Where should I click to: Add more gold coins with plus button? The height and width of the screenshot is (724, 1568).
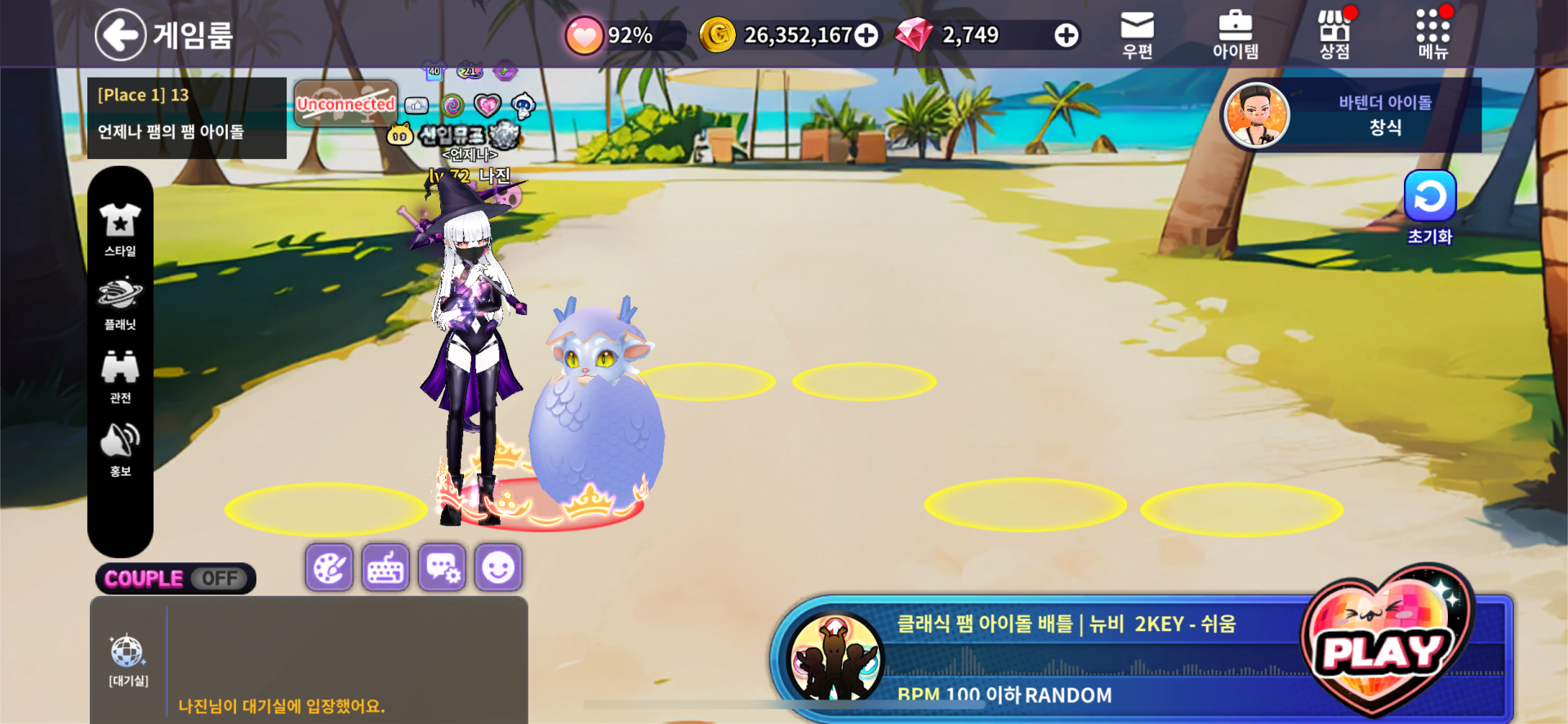pos(866,35)
